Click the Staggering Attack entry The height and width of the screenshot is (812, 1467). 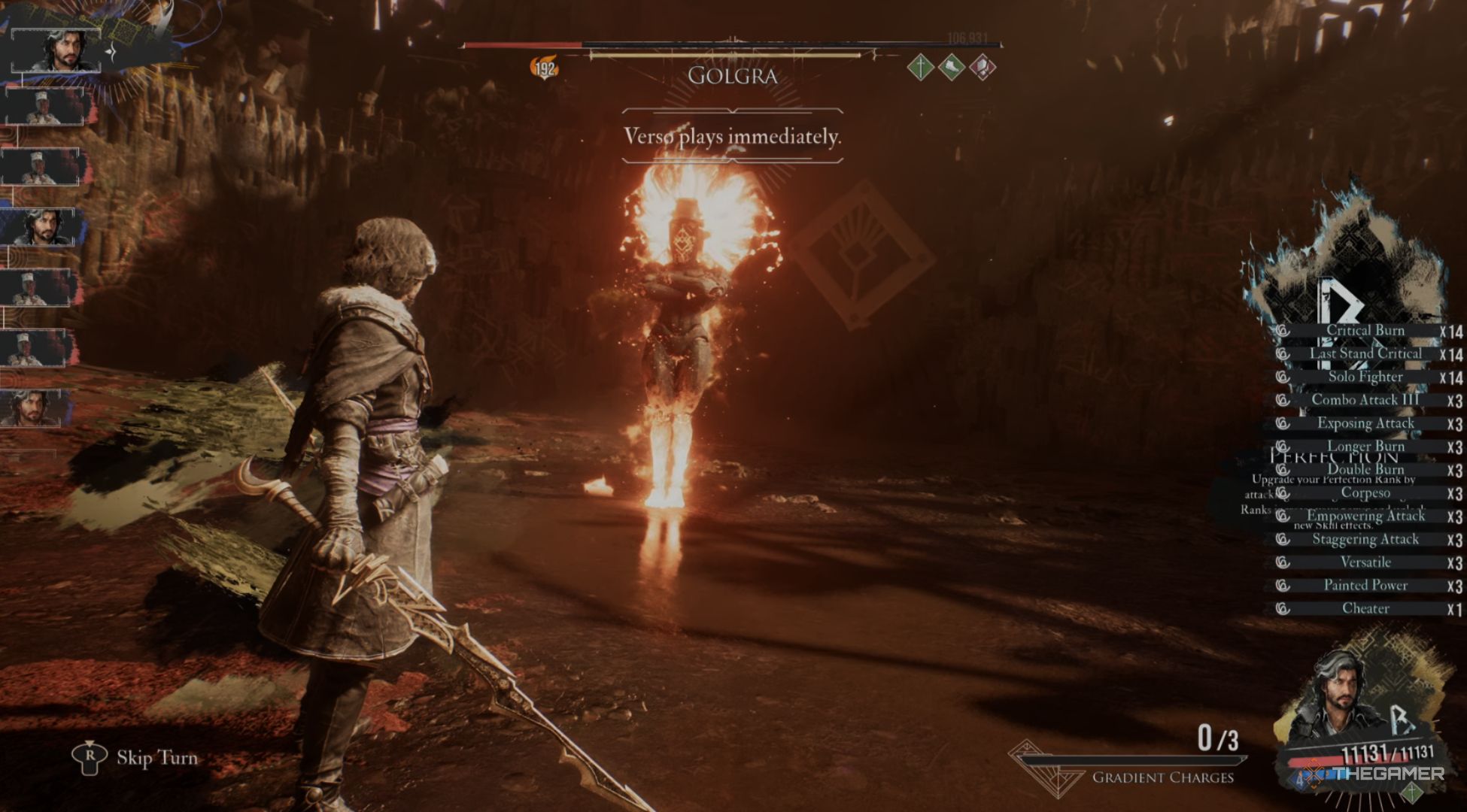click(x=1365, y=539)
